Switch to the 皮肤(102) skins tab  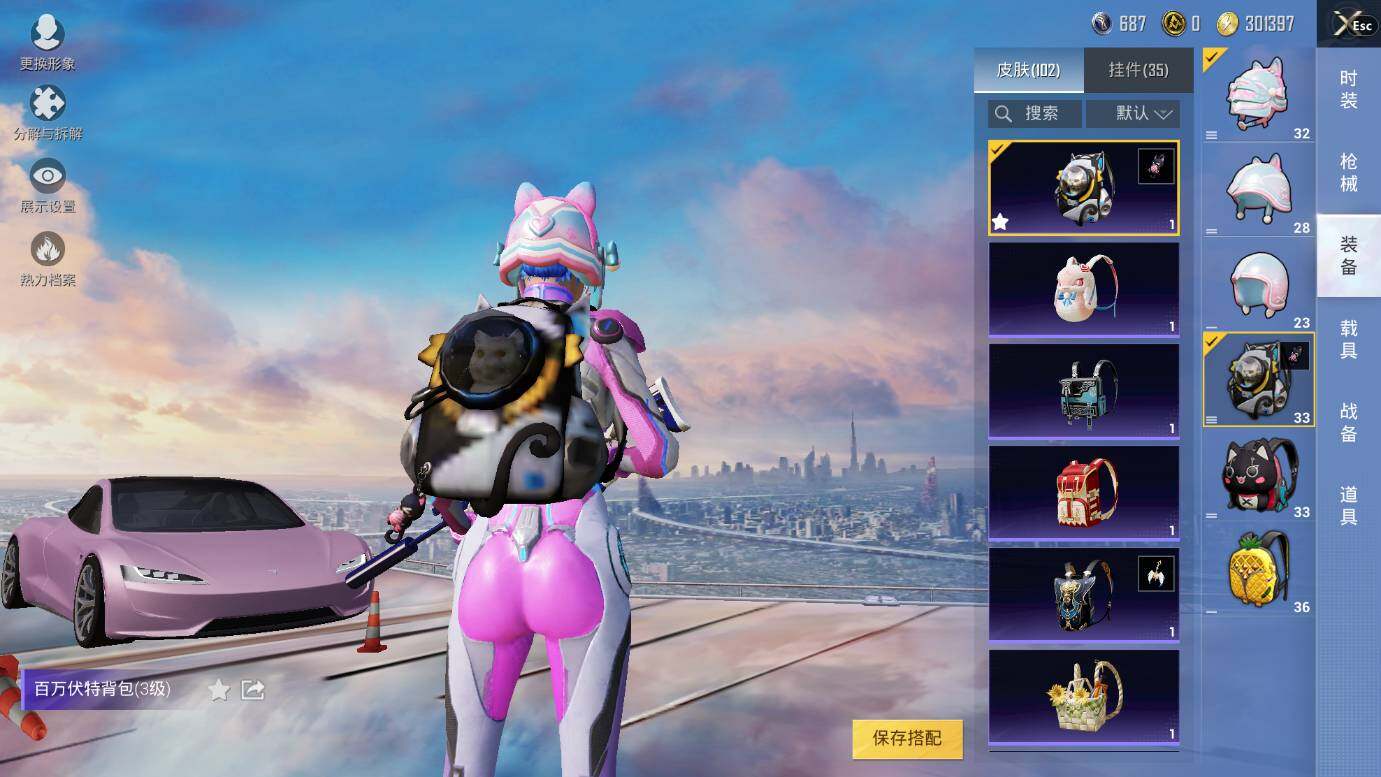click(x=1028, y=70)
